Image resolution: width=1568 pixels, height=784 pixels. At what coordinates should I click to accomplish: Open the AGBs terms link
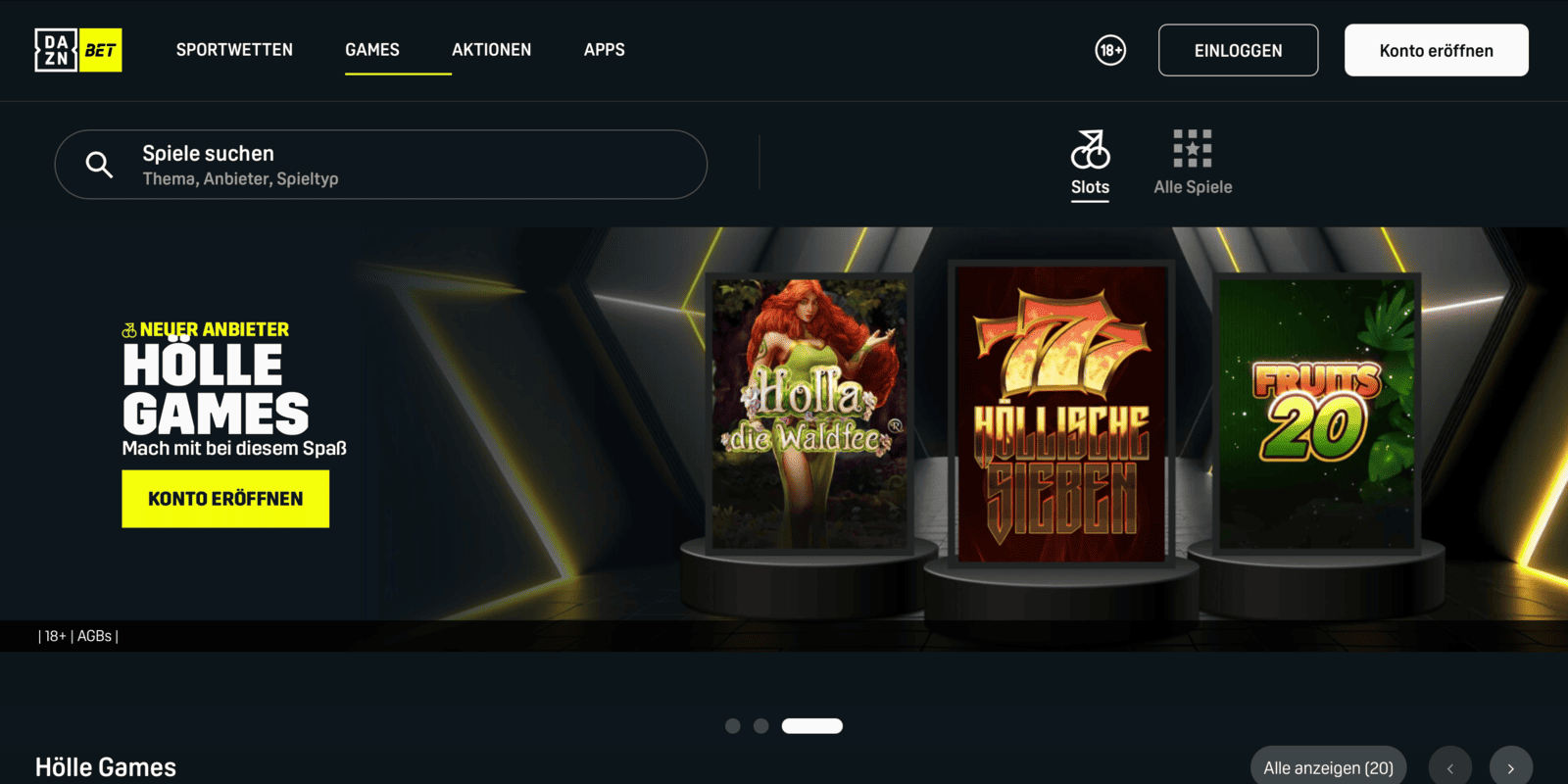click(x=94, y=636)
